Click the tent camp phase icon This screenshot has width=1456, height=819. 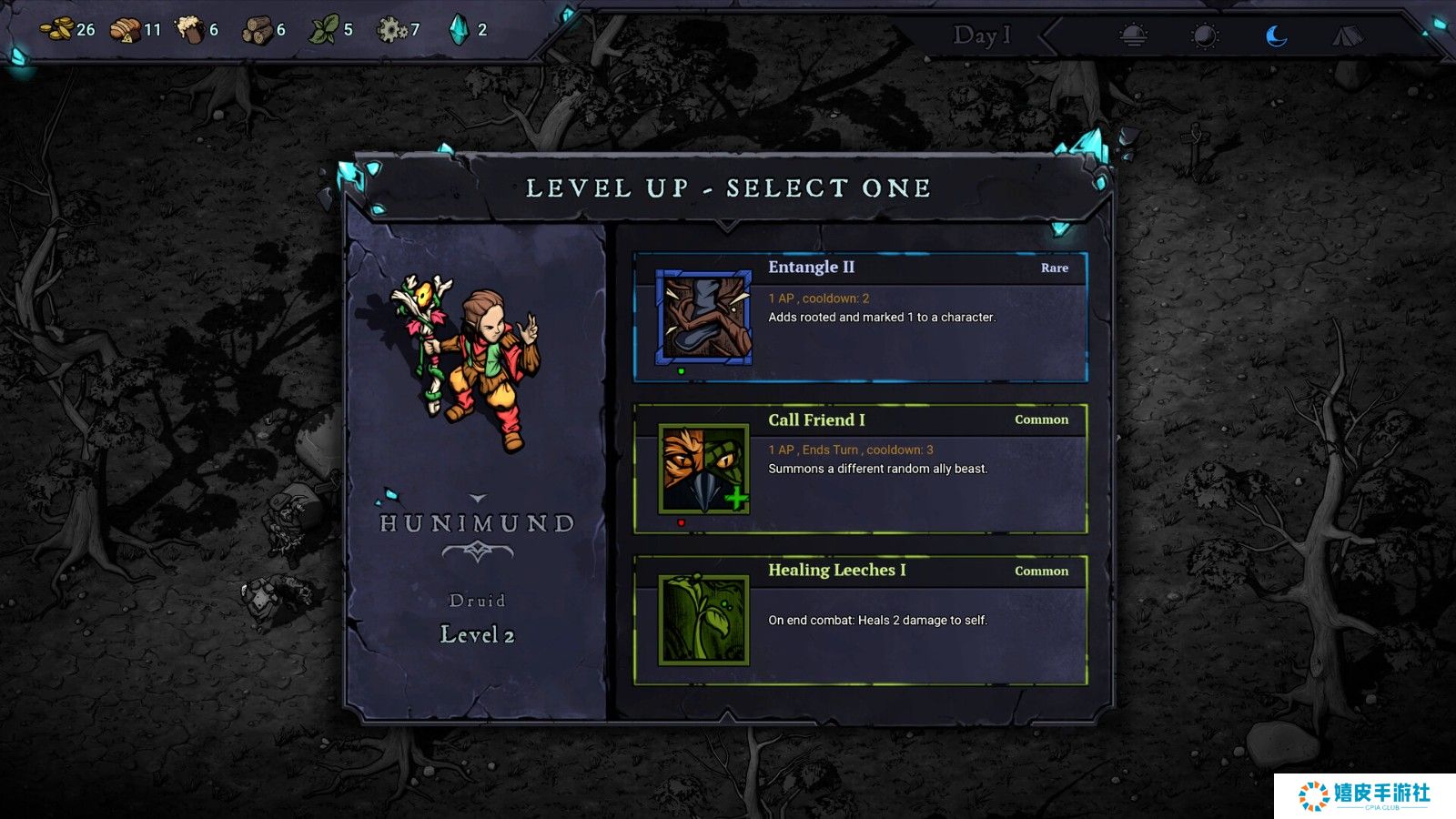pos(1348,35)
